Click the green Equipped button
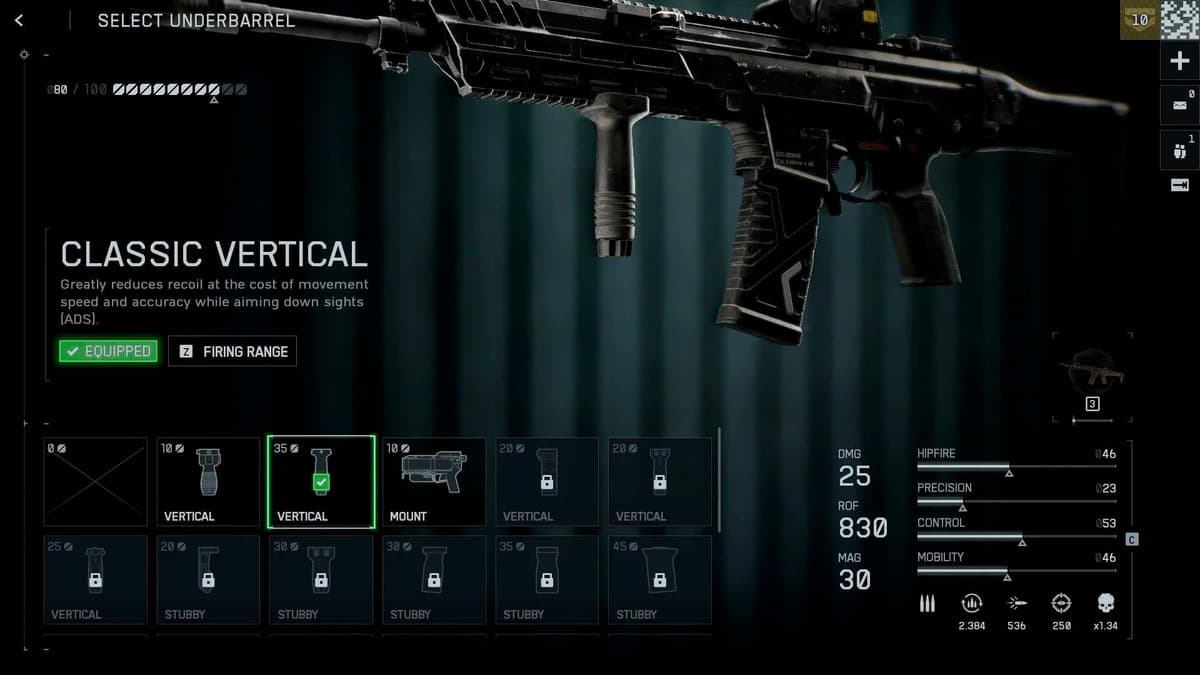The height and width of the screenshot is (675, 1200). (x=108, y=351)
